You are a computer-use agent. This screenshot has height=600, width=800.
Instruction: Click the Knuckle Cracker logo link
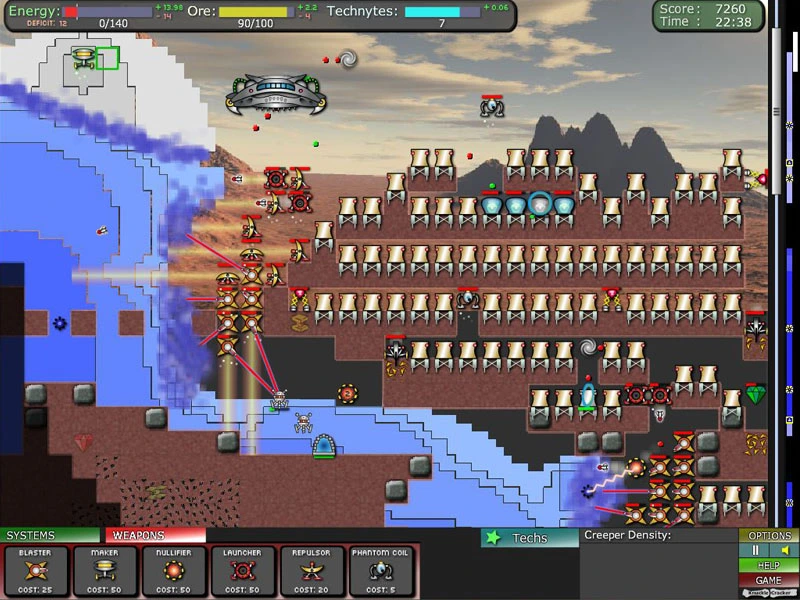[x=769, y=593]
